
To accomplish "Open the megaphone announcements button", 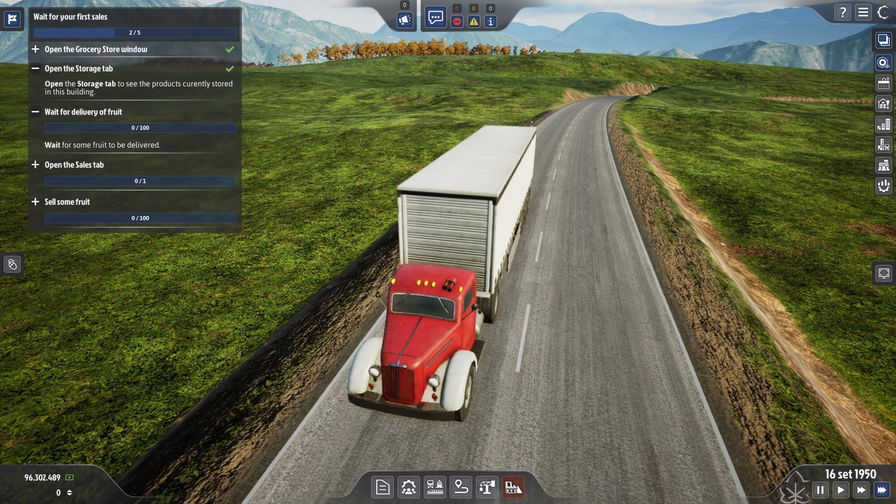I will (405, 19).
